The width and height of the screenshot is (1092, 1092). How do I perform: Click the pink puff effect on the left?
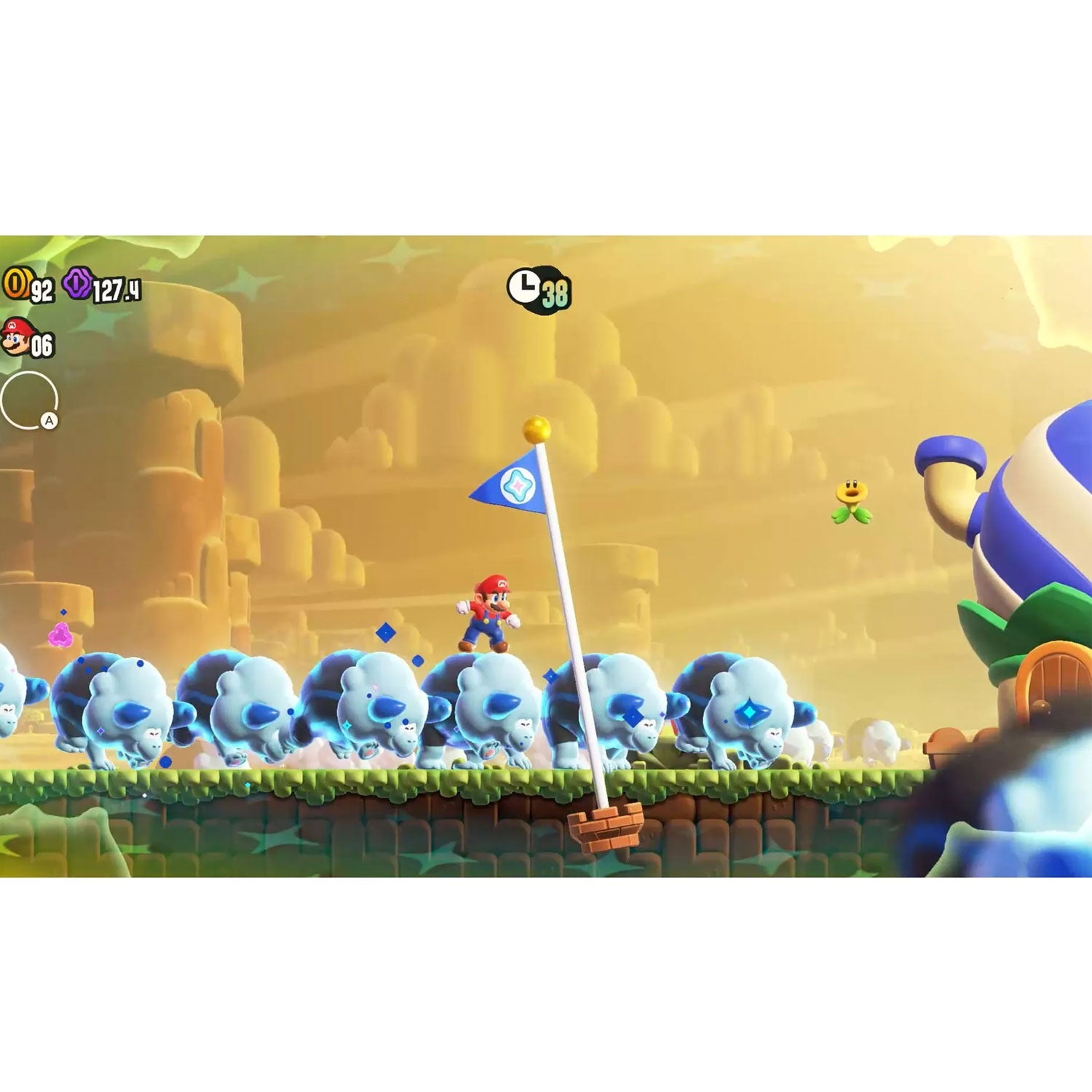coord(58,636)
